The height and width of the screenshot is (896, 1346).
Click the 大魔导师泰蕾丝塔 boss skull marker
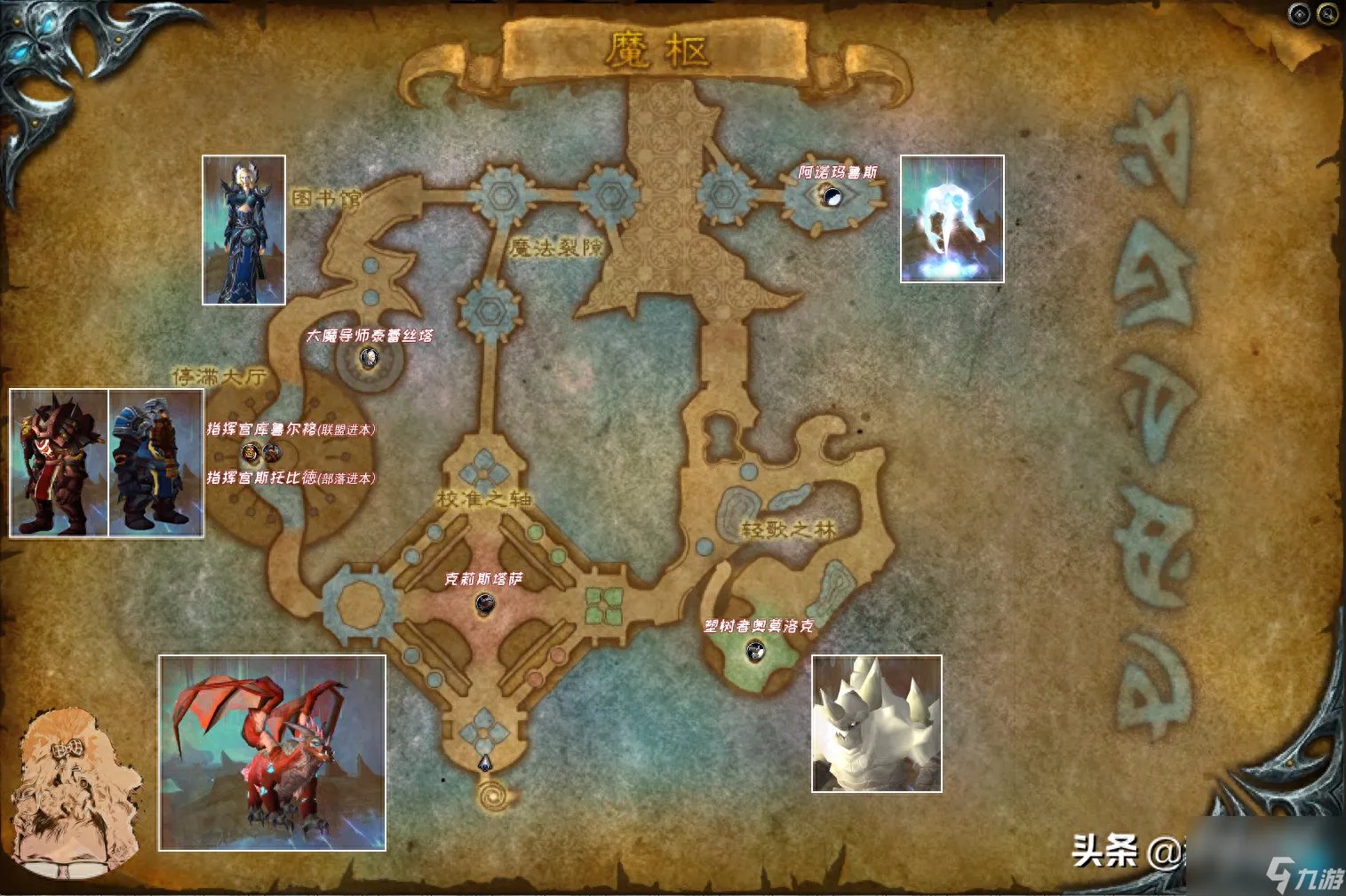point(369,359)
